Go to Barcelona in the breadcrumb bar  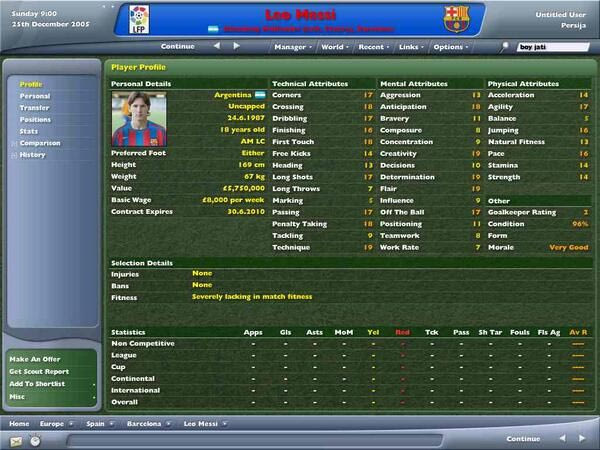(143, 423)
